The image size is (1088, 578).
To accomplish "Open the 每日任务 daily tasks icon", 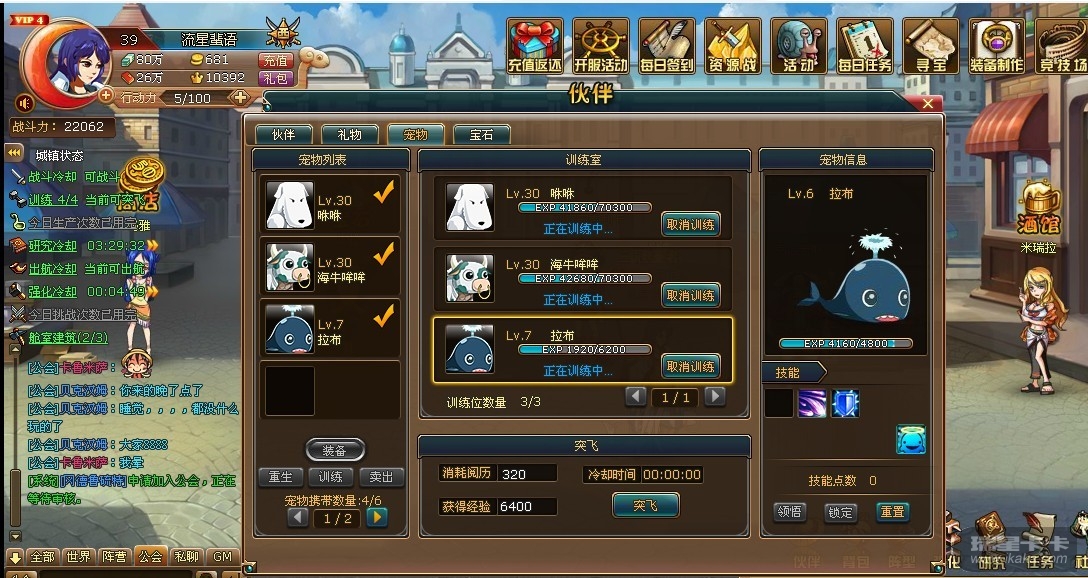I will pyautogui.click(x=865, y=47).
